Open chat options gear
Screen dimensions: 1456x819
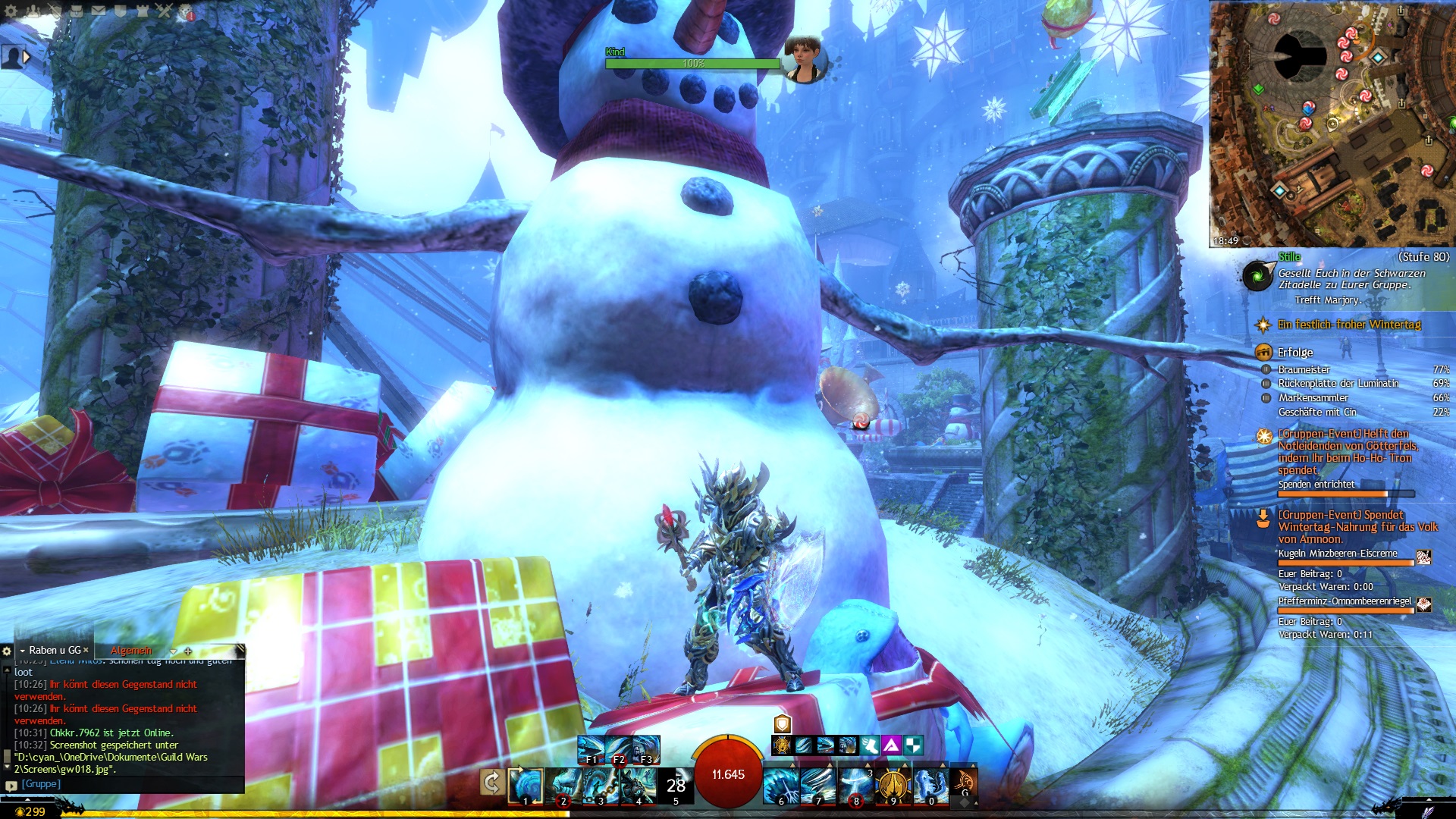tap(7, 651)
